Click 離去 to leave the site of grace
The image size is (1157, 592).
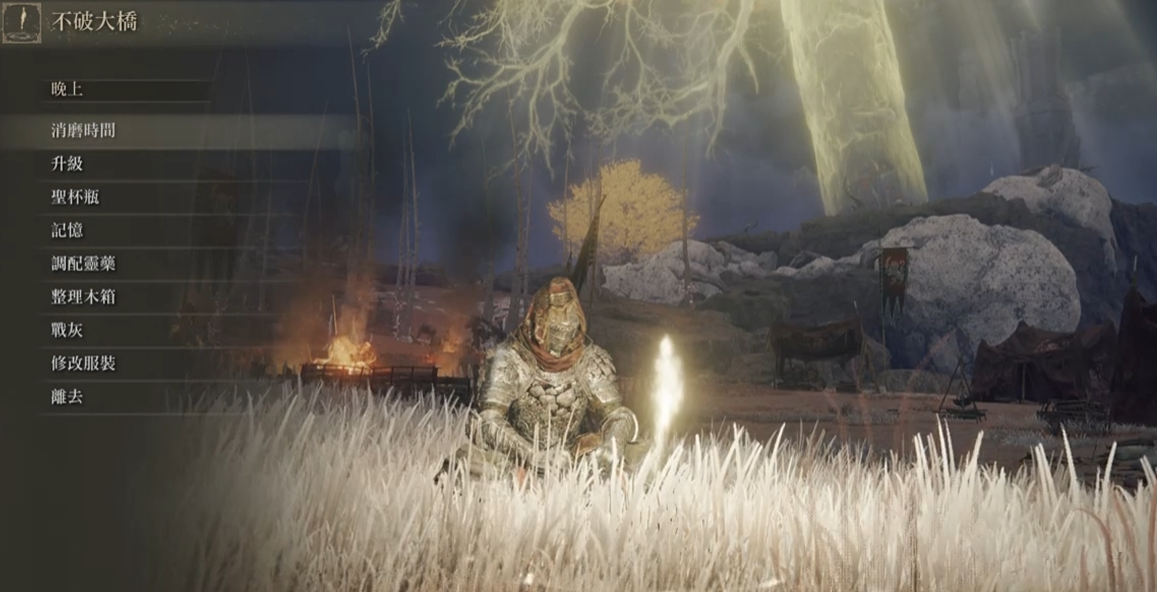68,397
